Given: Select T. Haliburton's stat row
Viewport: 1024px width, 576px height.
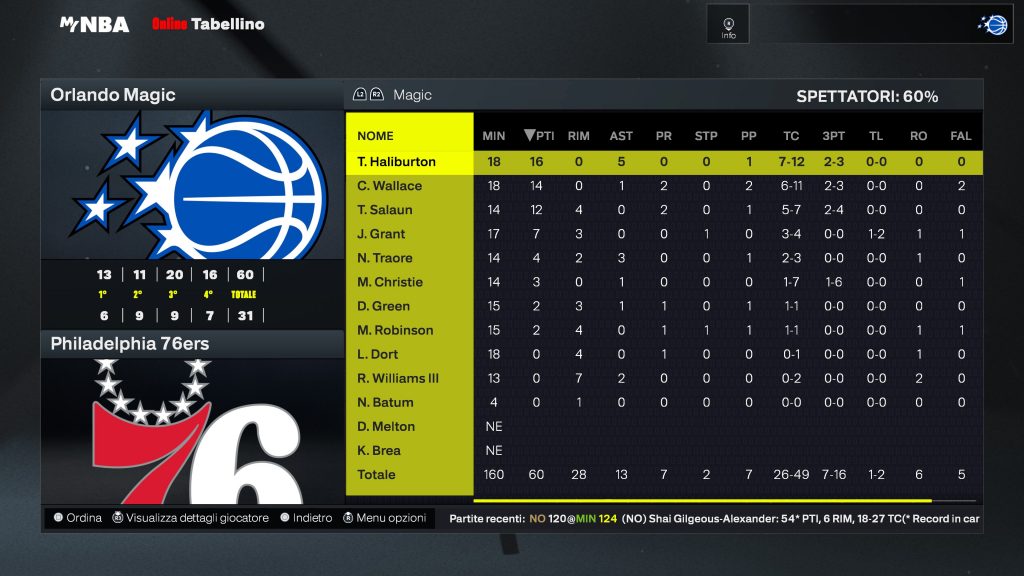Looking at the screenshot, I should pyautogui.click(x=396, y=162).
